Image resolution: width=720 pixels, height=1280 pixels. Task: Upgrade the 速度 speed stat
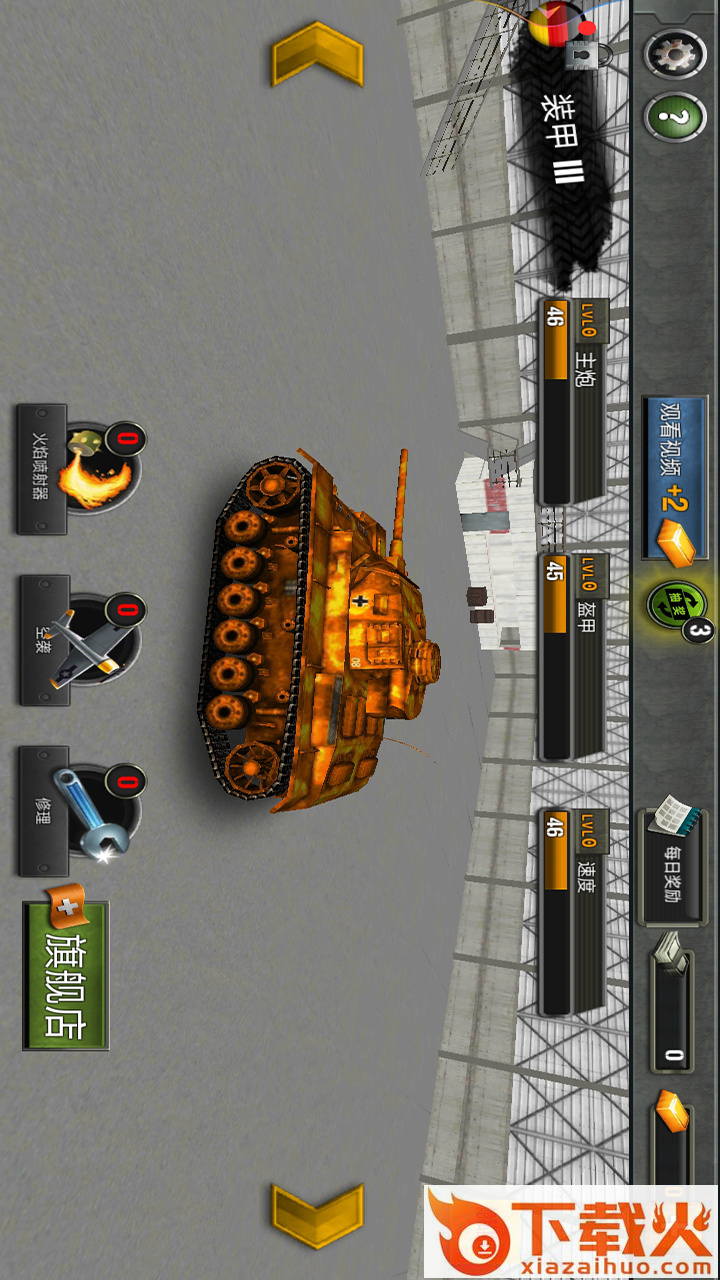click(x=573, y=910)
